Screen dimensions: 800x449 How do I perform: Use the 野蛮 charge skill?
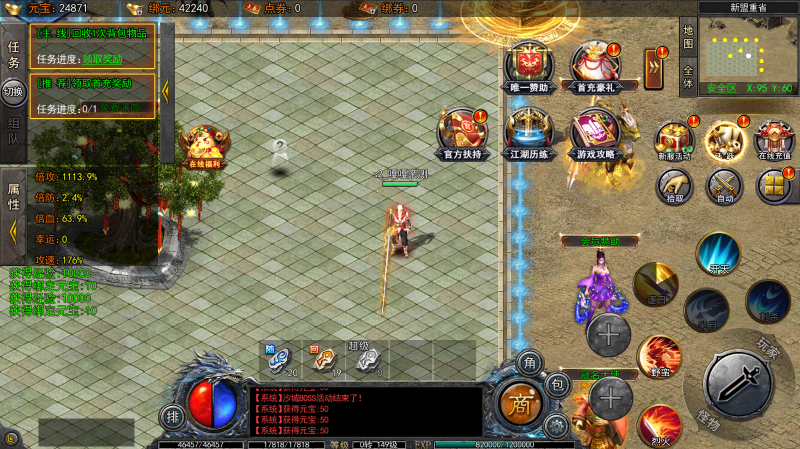659,355
